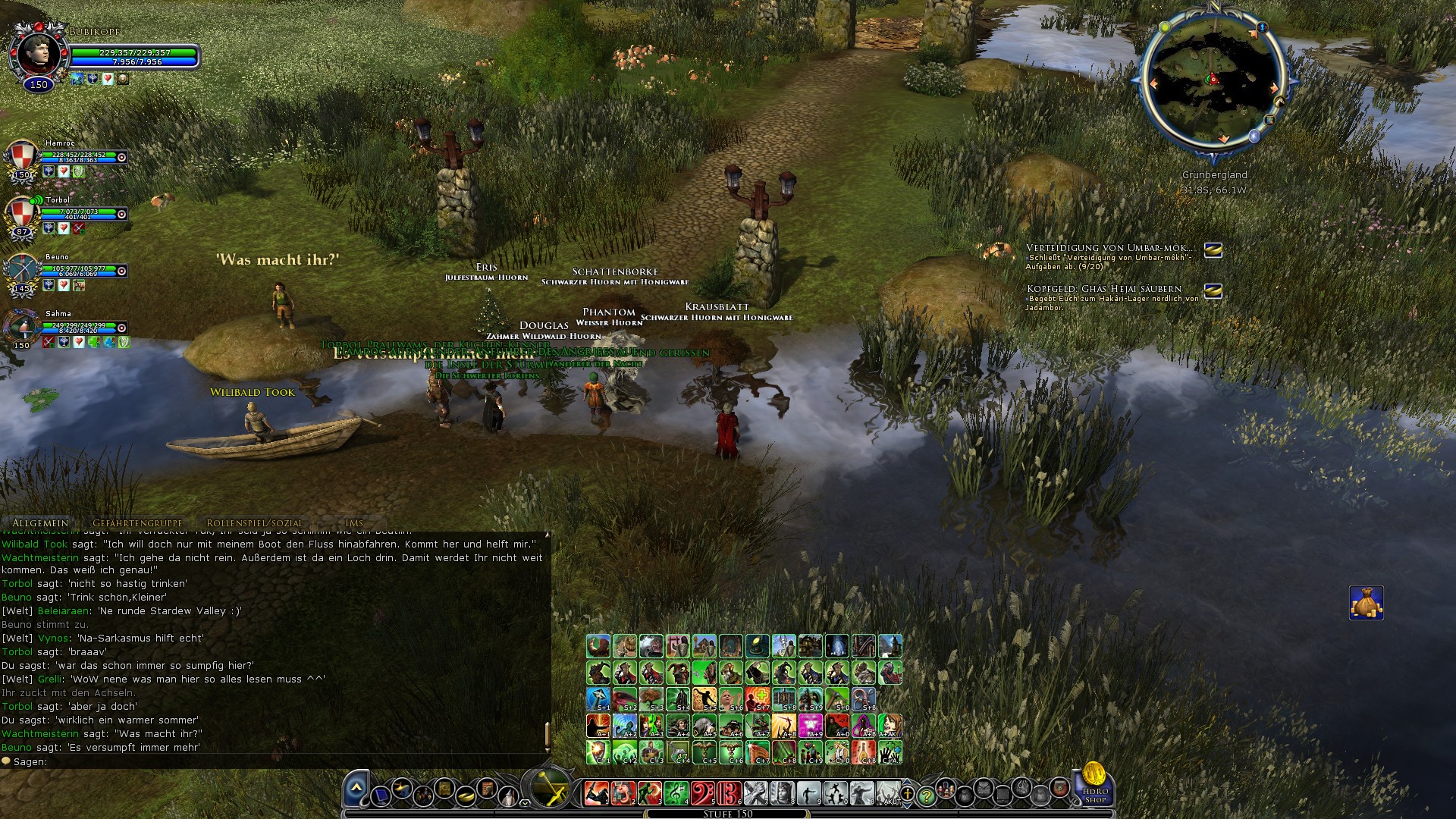This screenshot has height=819, width=1456.
Task: Click the circular minimap
Action: [x=1213, y=82]
